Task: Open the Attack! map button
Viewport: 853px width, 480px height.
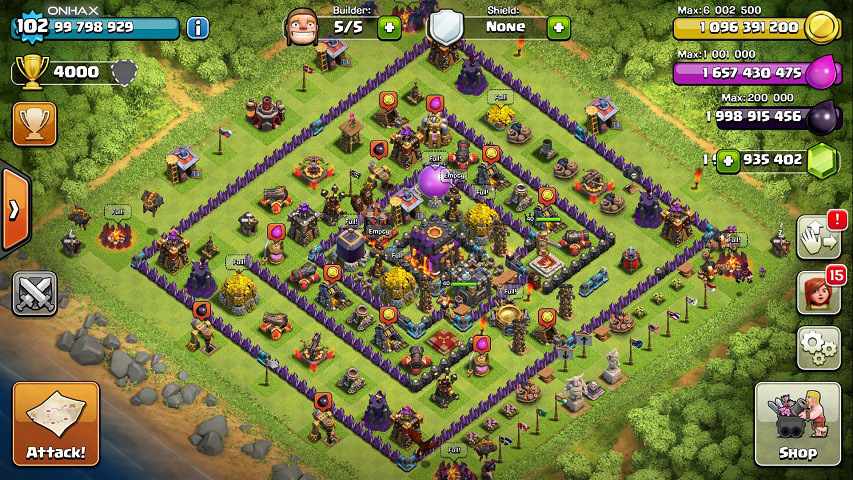Action: 56,424
